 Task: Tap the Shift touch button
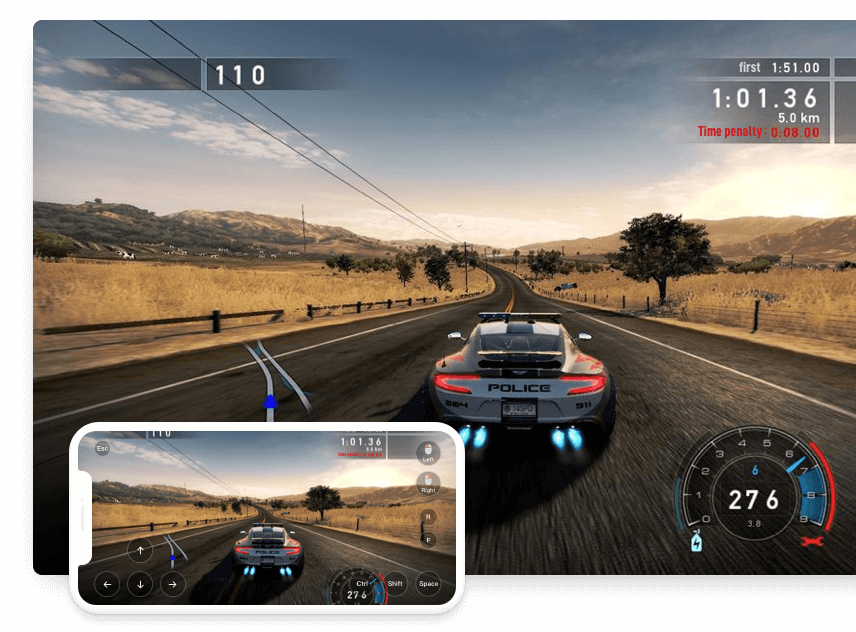(395, 583)
